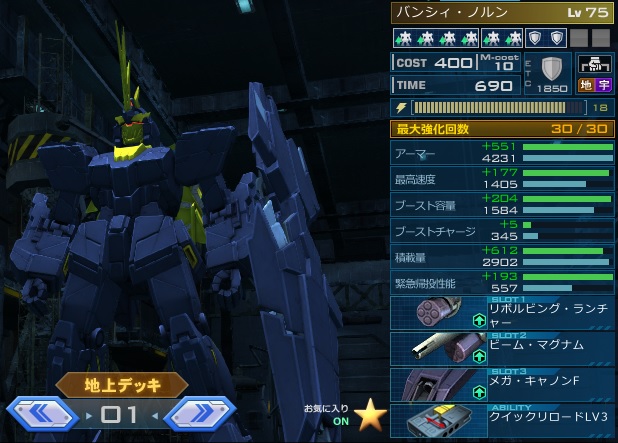Open the Quick Reload LV3 ability
Viewport: 618px width, 443px height.
click(x=500, y=421)
